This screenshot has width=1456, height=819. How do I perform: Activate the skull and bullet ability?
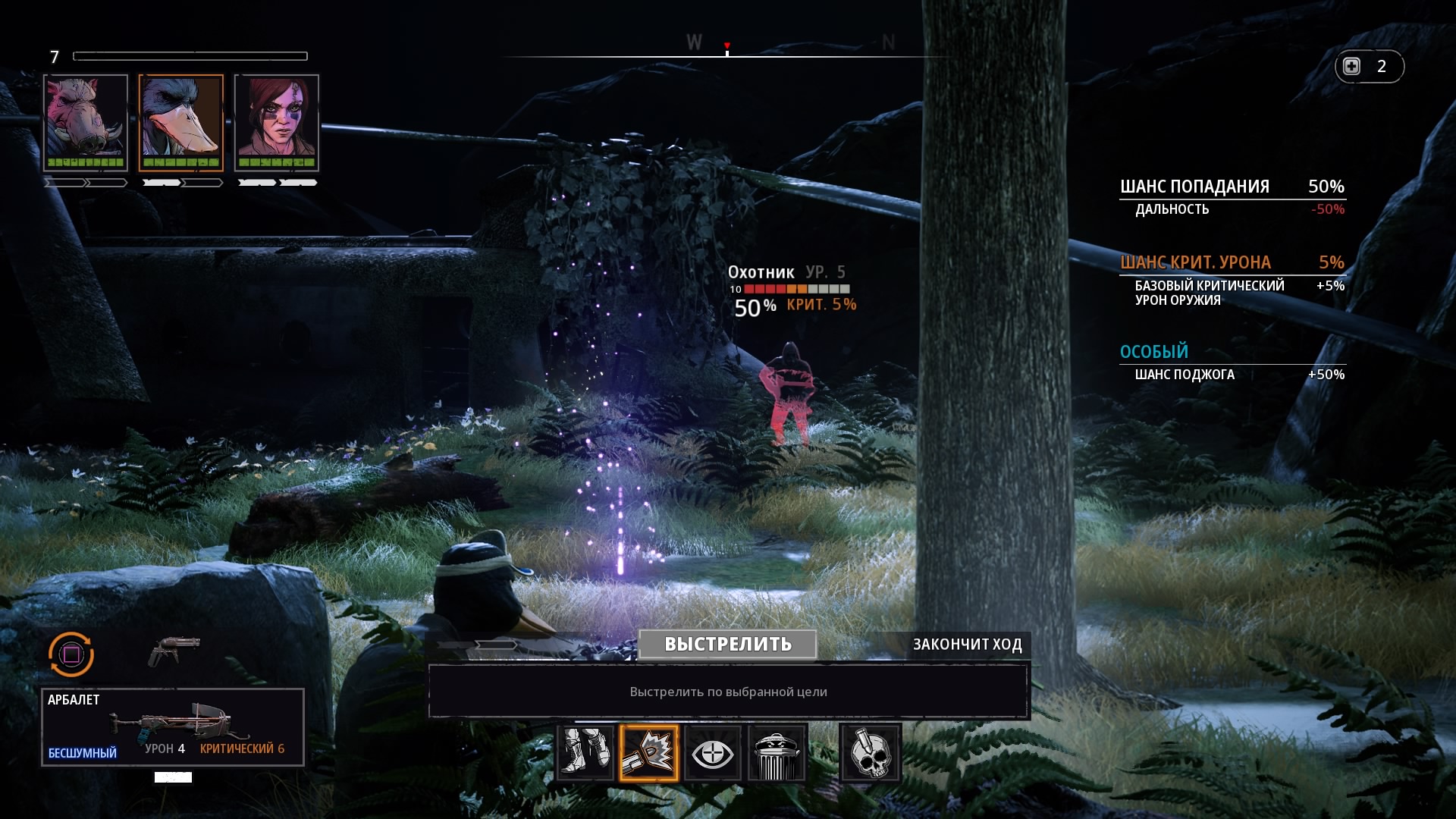pyautogui.click(x=870, y=752)
